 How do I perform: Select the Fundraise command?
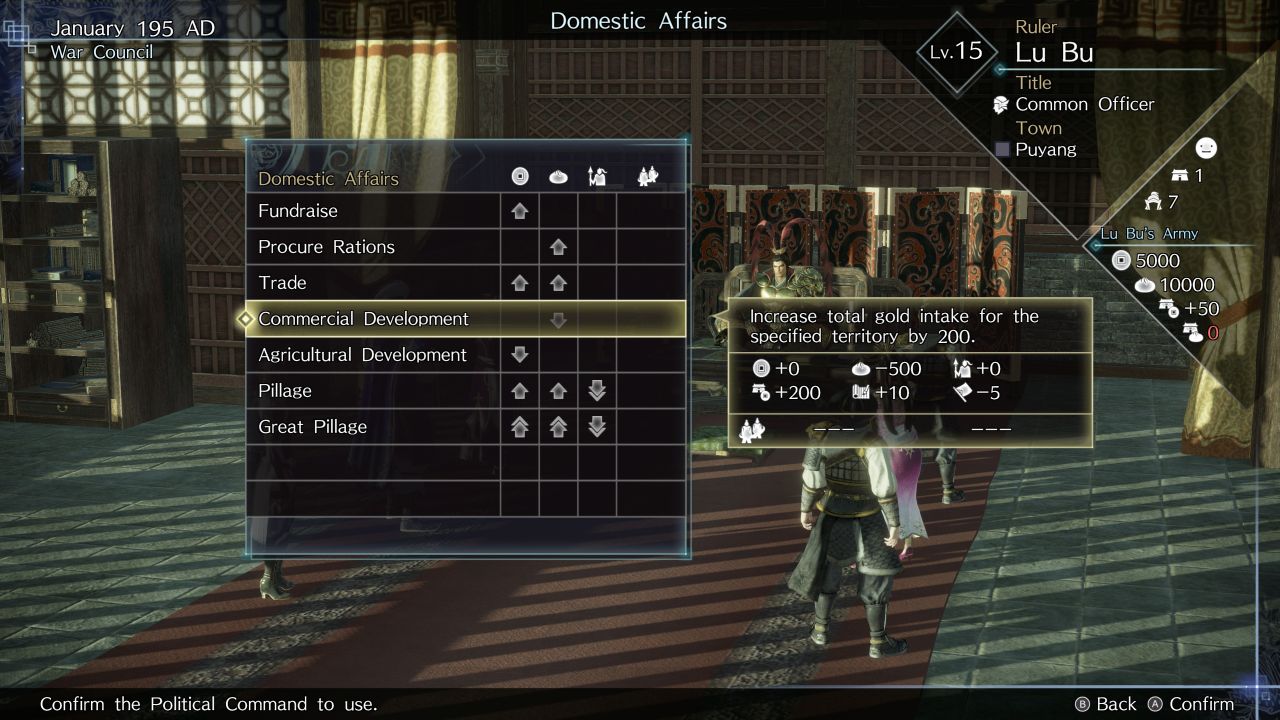(x=298, y=211)
